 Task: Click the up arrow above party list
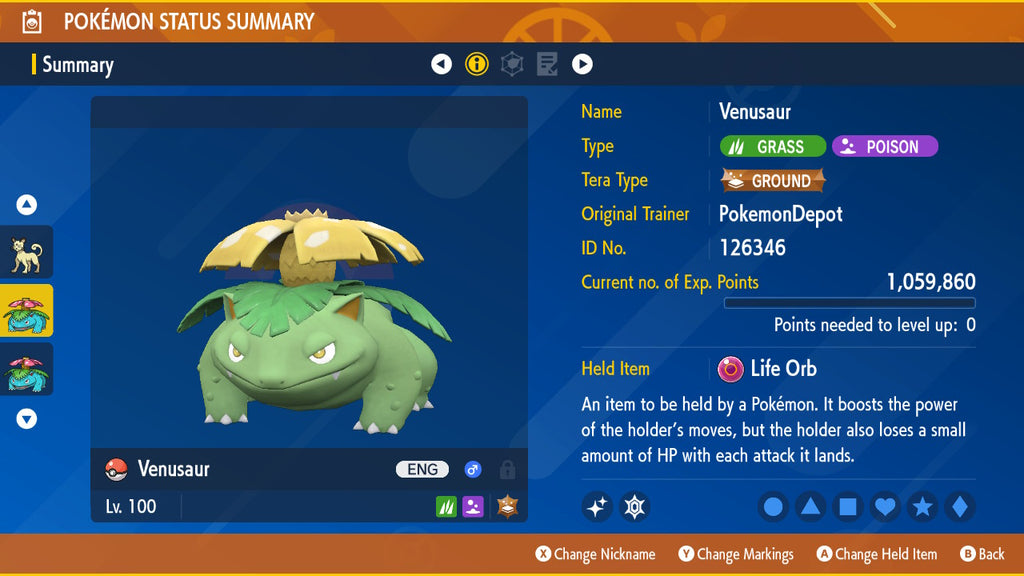click(27, 205)
